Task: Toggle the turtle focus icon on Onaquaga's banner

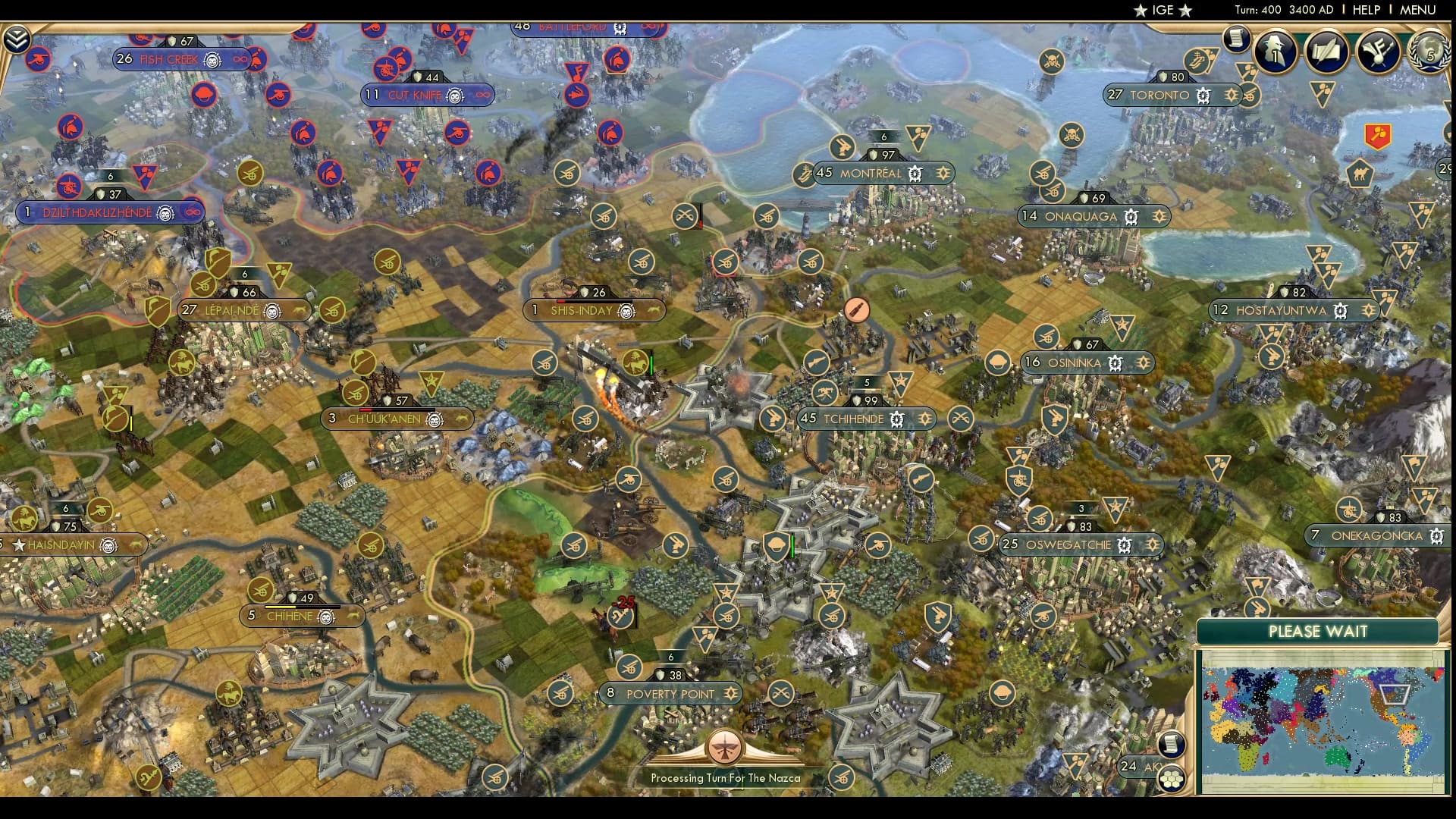Action: pyautogui.click(x=1131, y=218)
